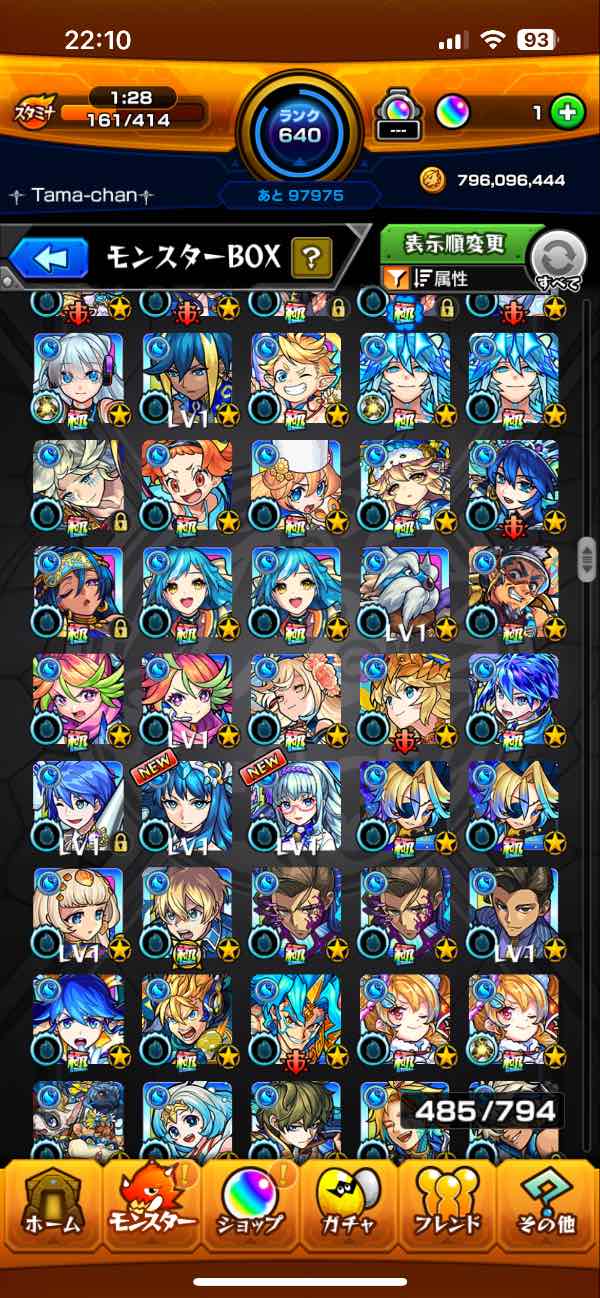Viewport: 600px width, 1298px height.
Task: Select the NEW silver-haired monster with glasses
Action: [x=296, y=805]
